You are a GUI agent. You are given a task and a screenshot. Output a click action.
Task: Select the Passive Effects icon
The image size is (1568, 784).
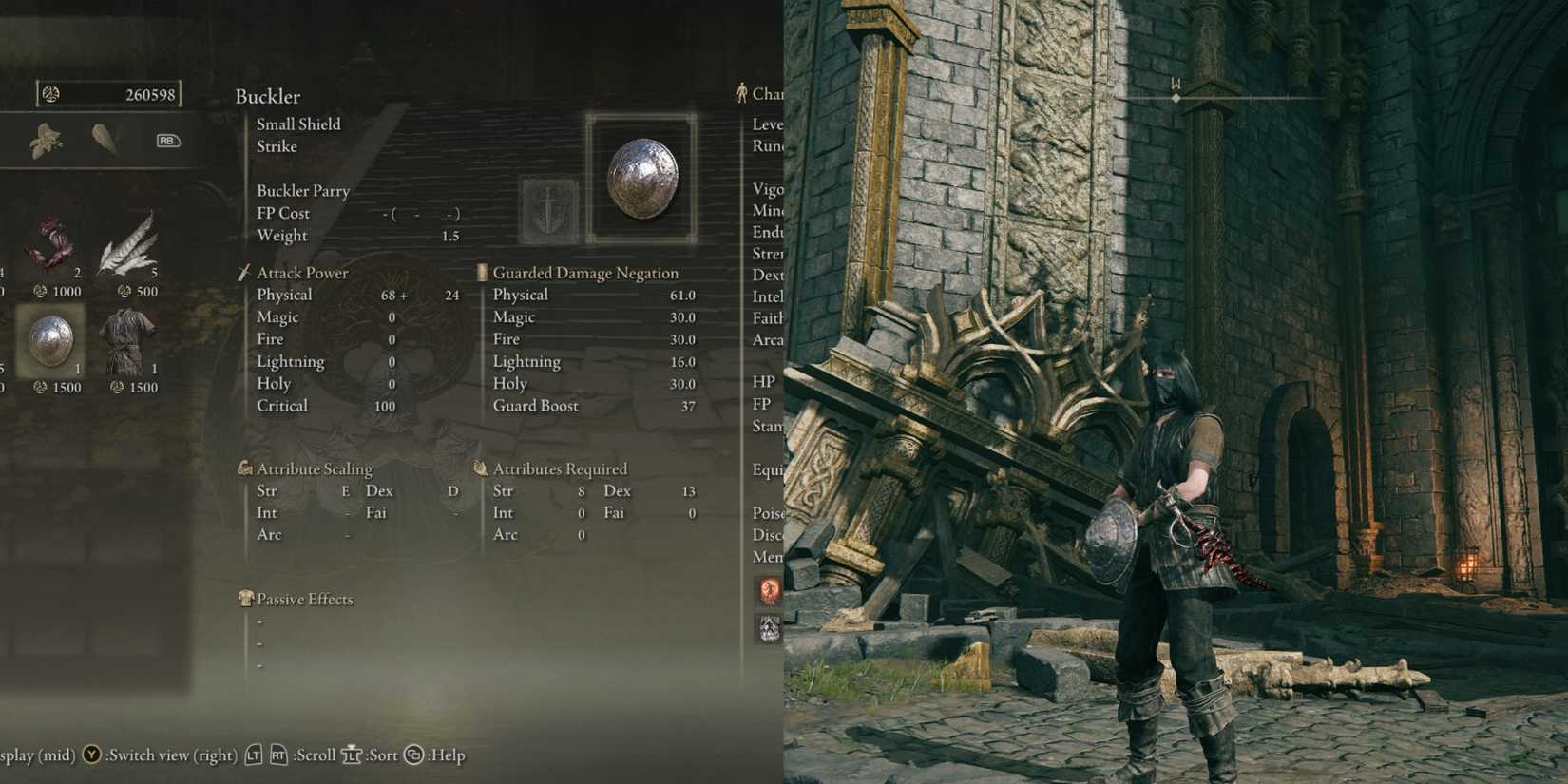tap(244, 599)
